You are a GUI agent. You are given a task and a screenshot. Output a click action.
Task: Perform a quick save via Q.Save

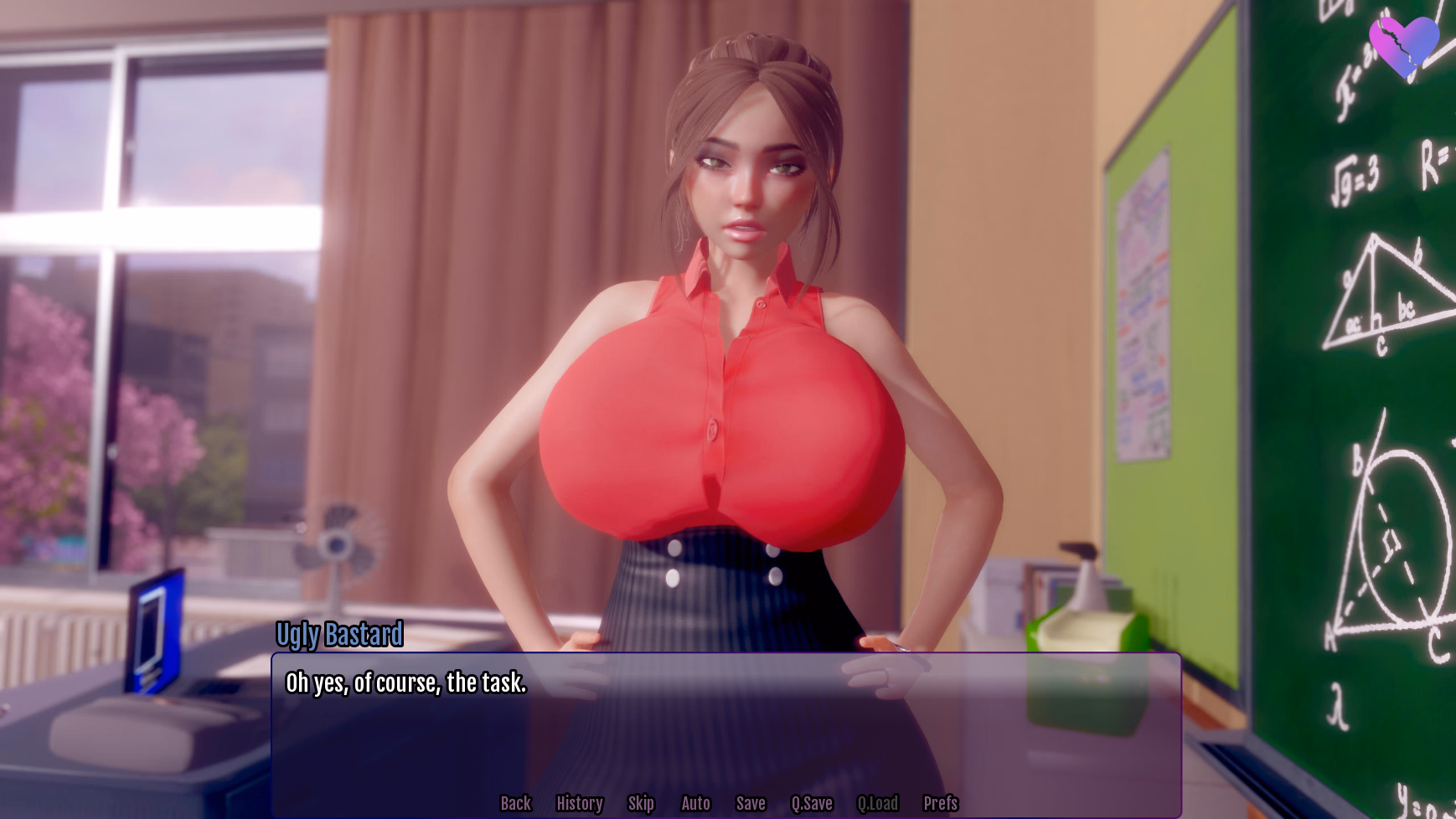pos(812,803)
